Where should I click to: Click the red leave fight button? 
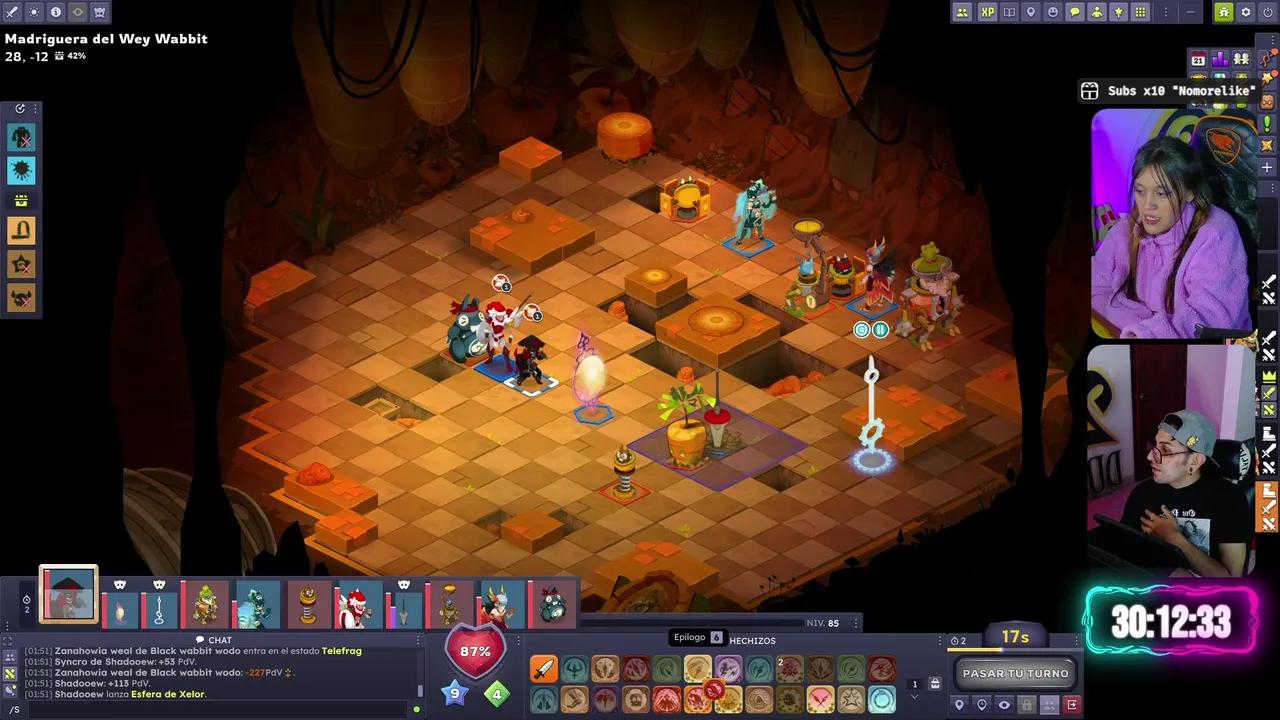(x=1072, y=705)
